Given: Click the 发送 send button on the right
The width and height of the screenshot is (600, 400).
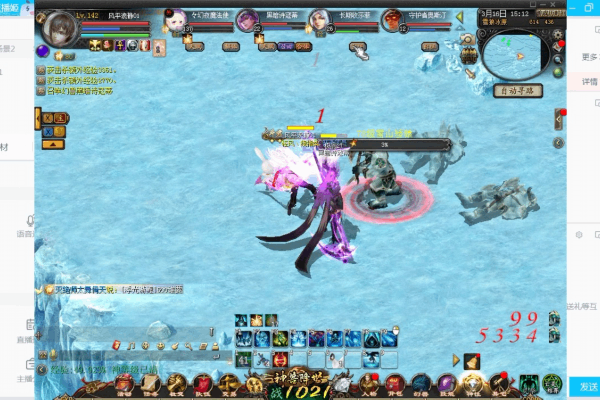Looking at the screenshot, I should click(x=586, y=386).
